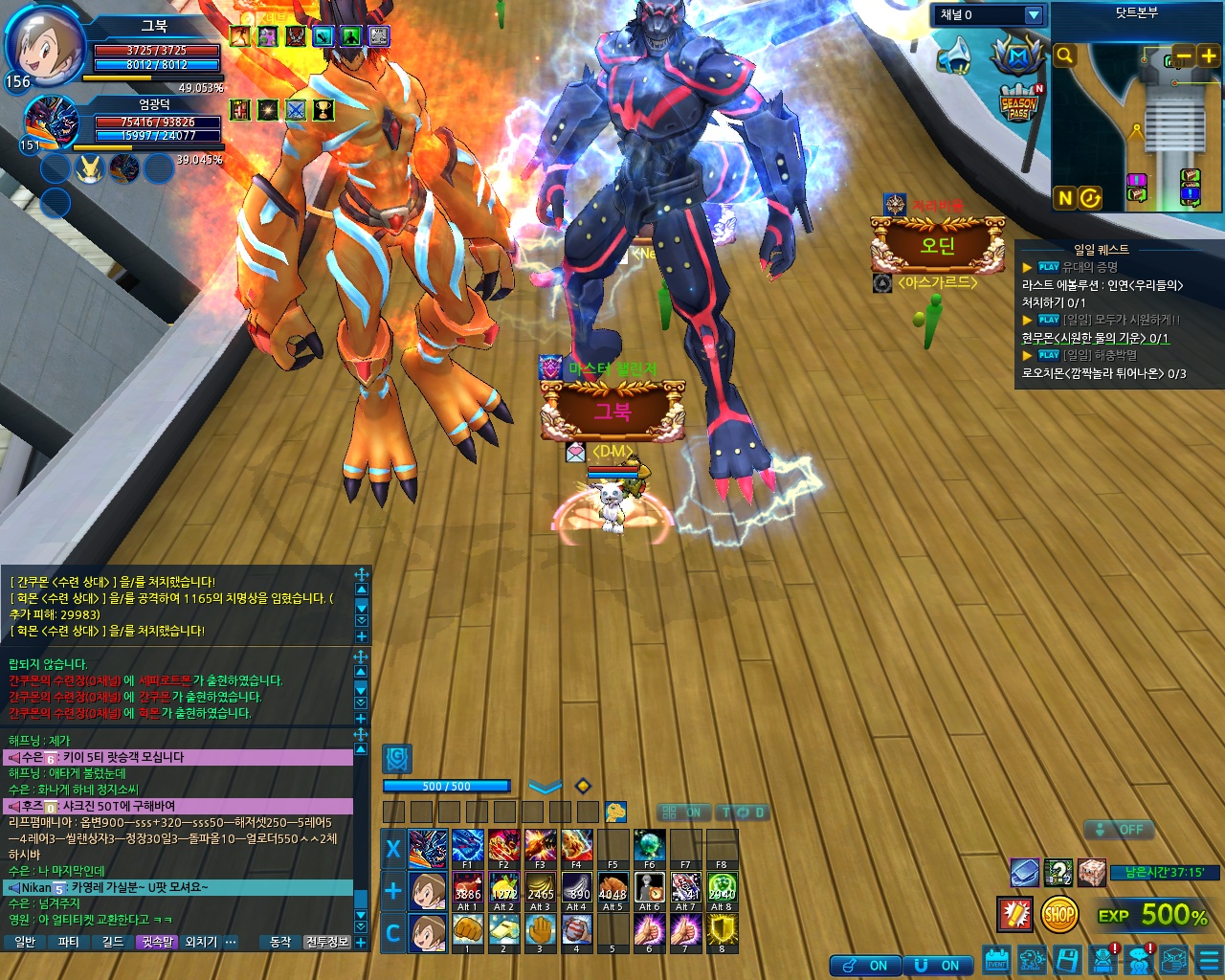Zoom out the minimap with minus button
This screenshot has width=1225, height=980.
pyautogui.click(x=1184, y=56)
